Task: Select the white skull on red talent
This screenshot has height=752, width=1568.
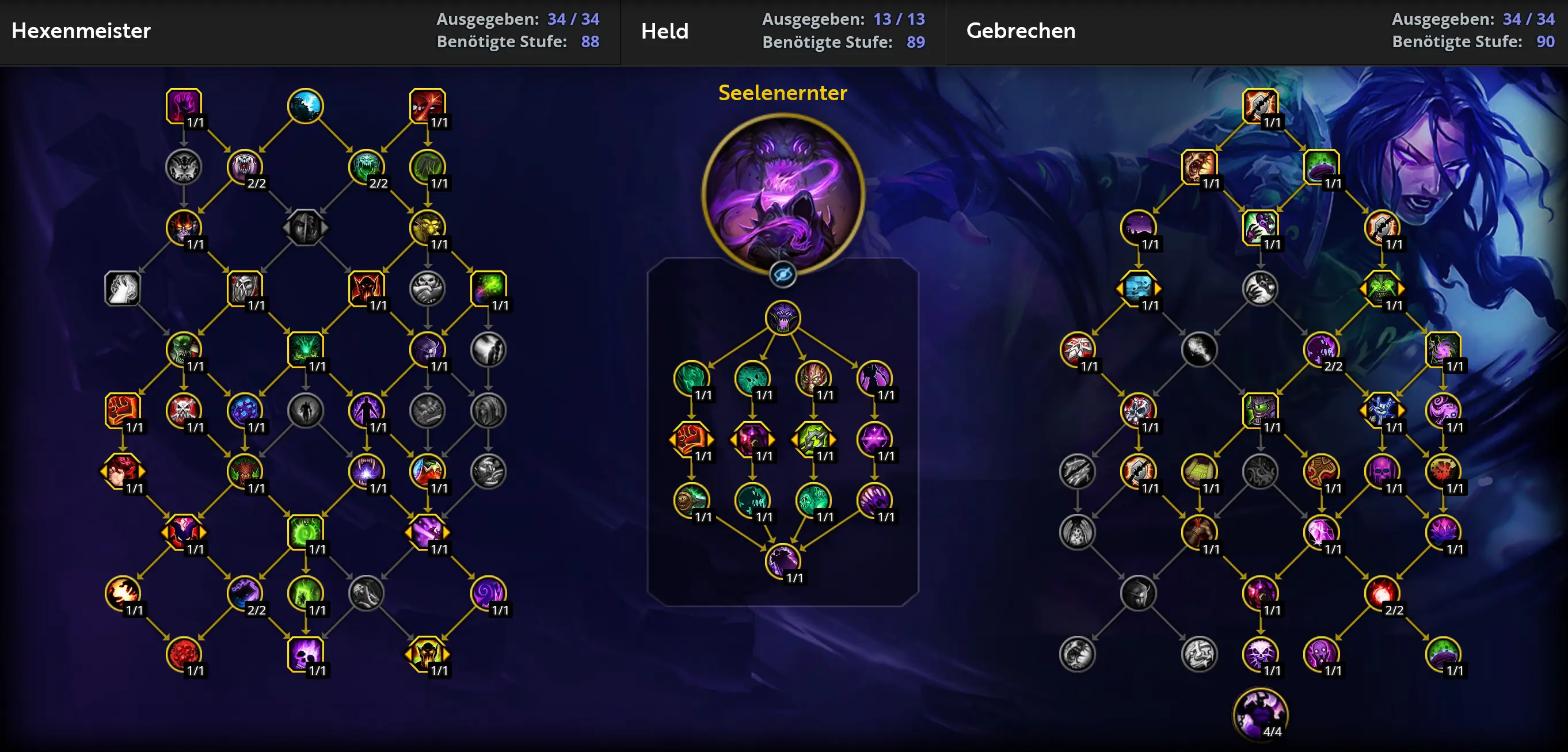Action: point(183,410)
